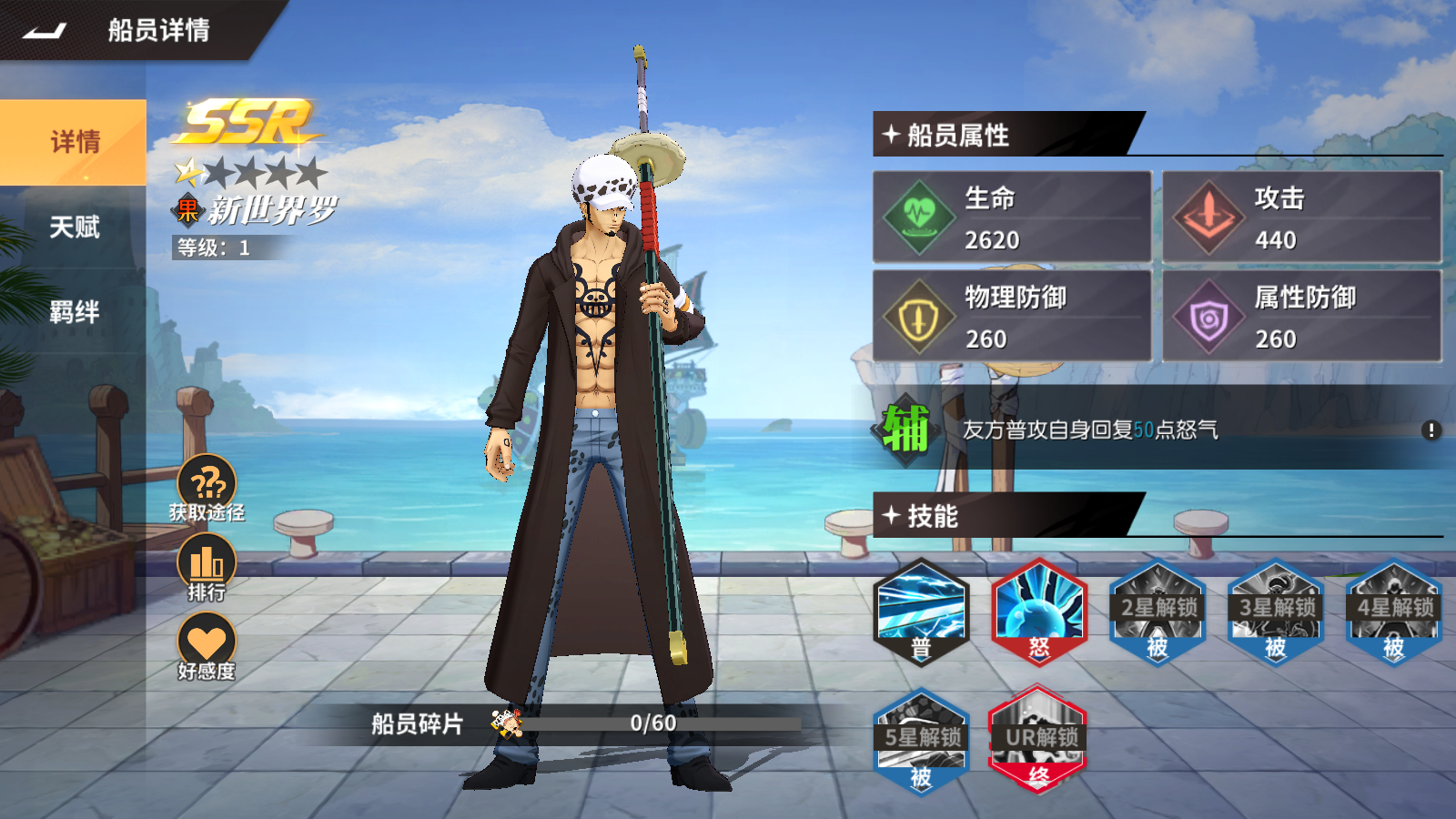
Task: Go back using the arrow button
Action: tap(45, 31)
